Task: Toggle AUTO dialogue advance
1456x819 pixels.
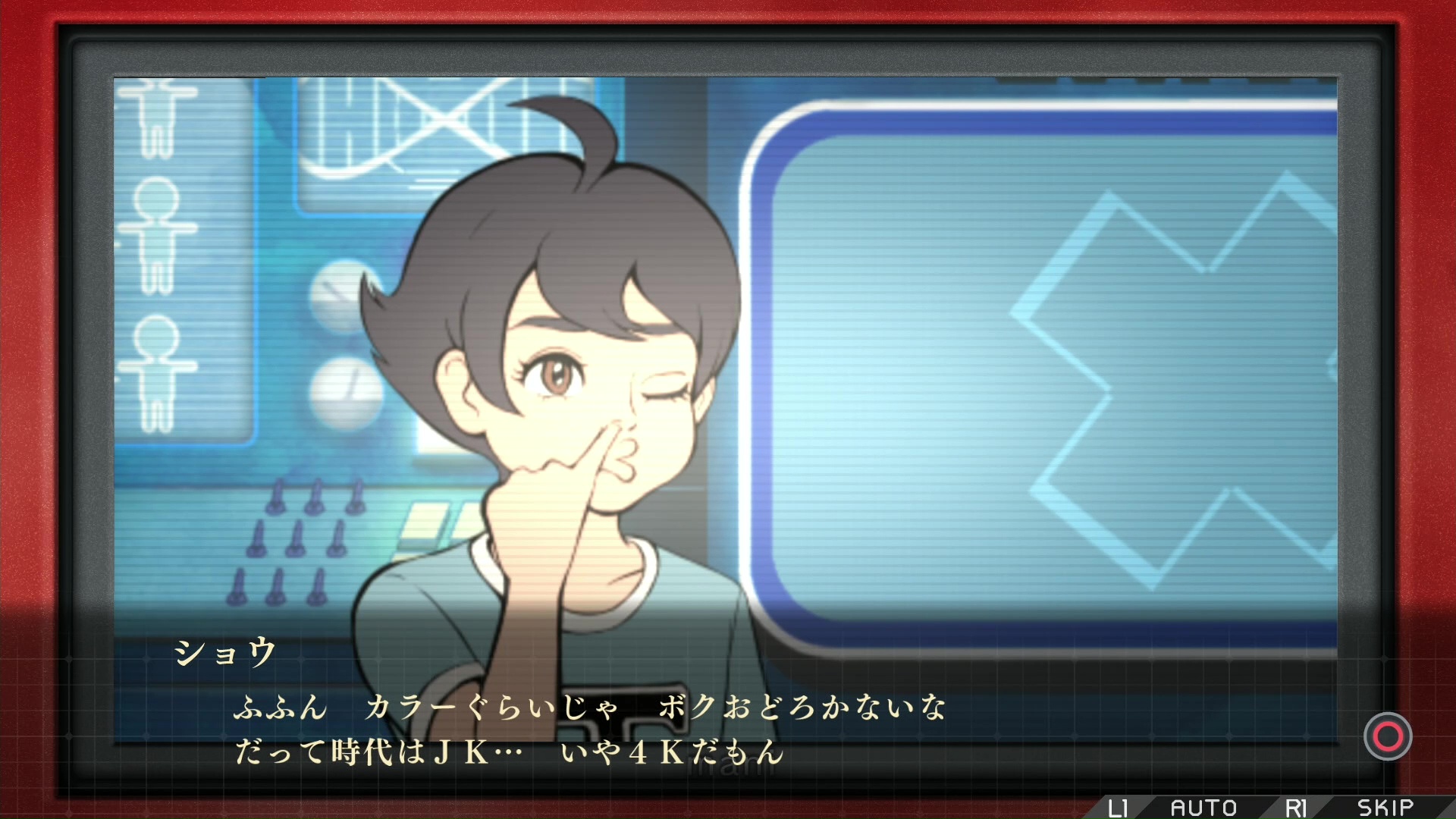Action: (x=1203, y=808)
